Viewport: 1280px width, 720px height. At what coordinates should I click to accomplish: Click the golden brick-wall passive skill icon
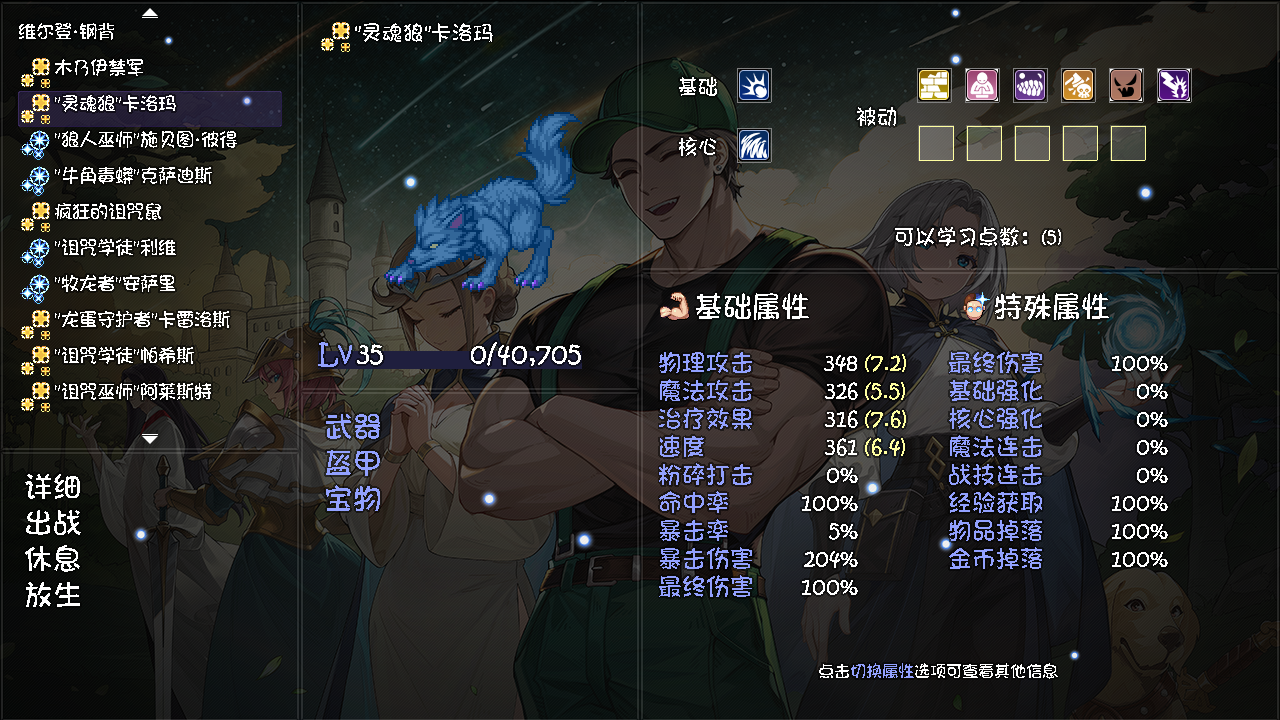(933, 86)
